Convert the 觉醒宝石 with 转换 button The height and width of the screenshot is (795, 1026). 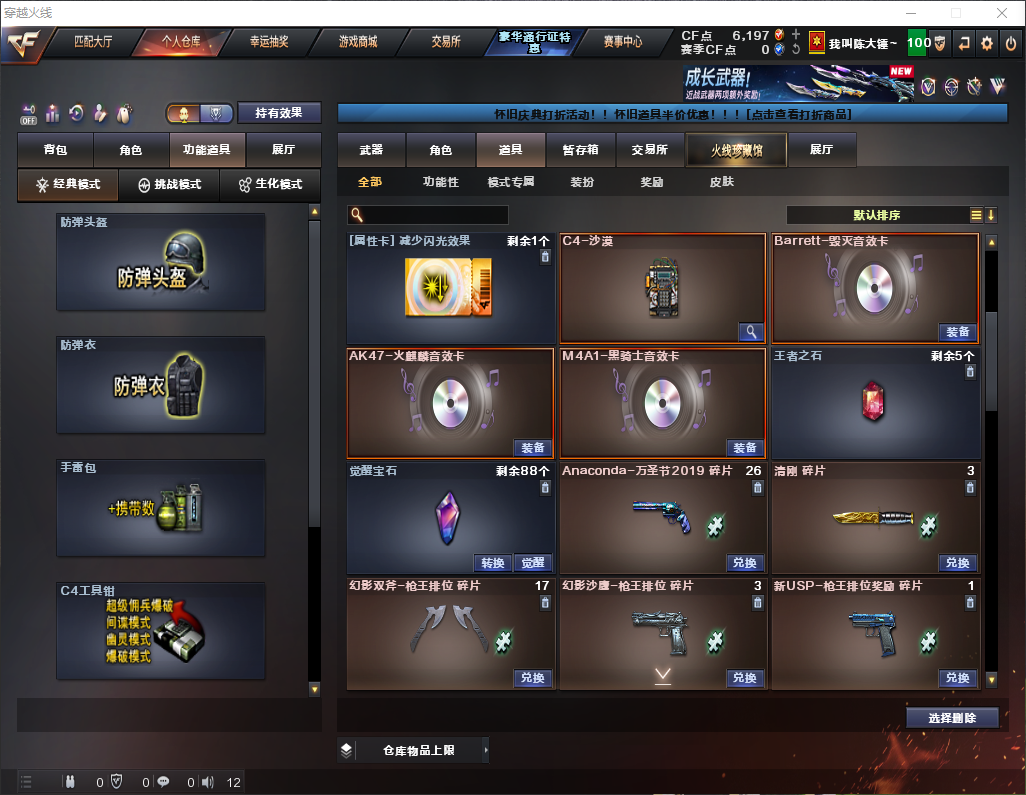coord(493,563)
